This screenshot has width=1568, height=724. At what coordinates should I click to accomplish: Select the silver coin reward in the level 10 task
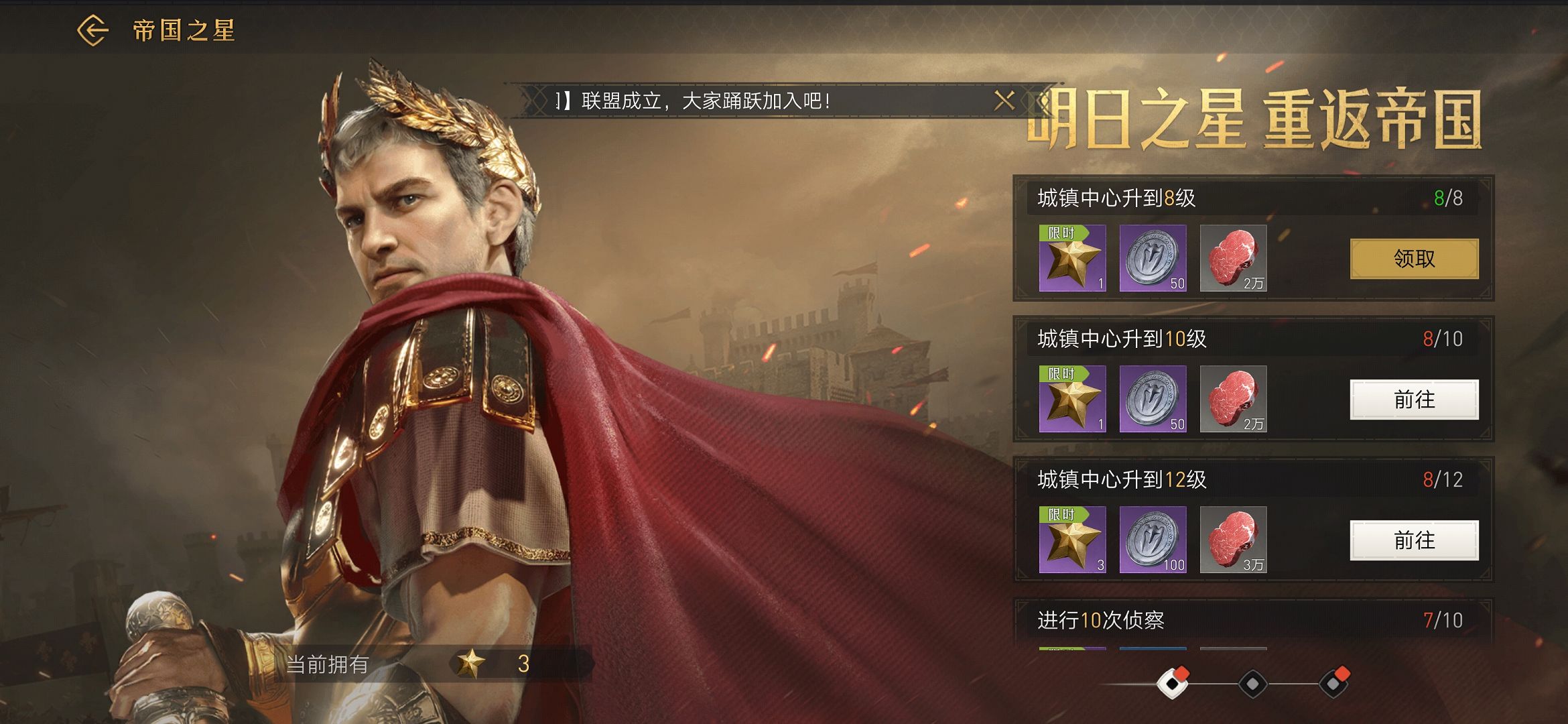coord(1153,400)
